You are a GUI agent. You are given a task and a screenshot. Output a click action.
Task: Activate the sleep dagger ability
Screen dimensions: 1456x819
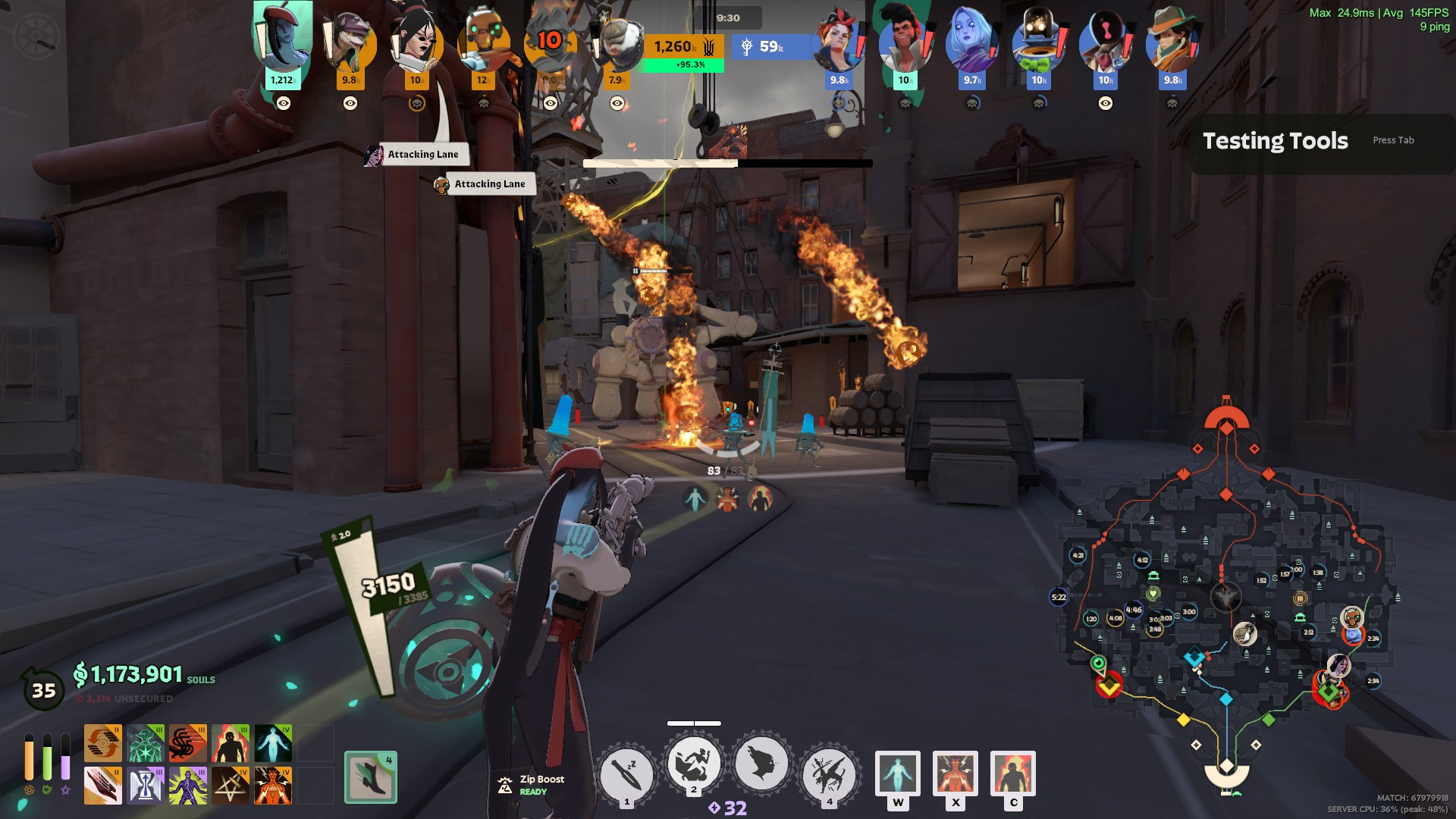point(626,773)
